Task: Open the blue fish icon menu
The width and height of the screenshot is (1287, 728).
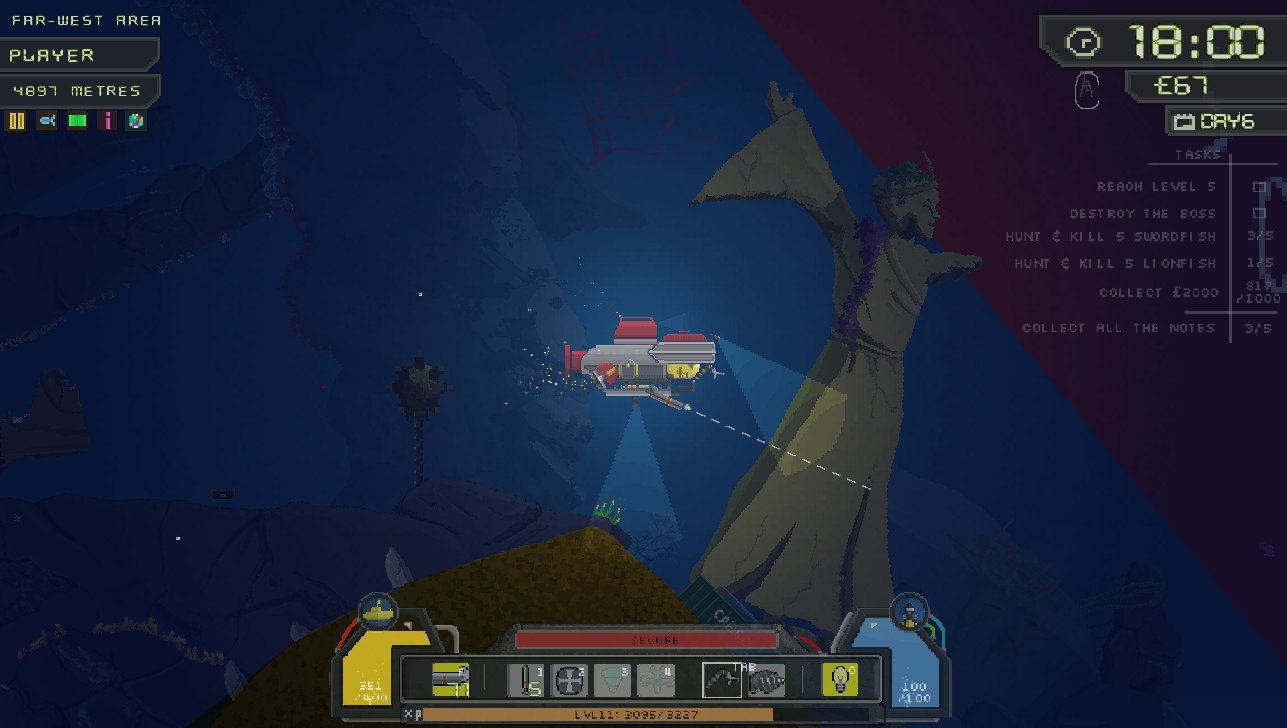Action: (x=47, y=121)
